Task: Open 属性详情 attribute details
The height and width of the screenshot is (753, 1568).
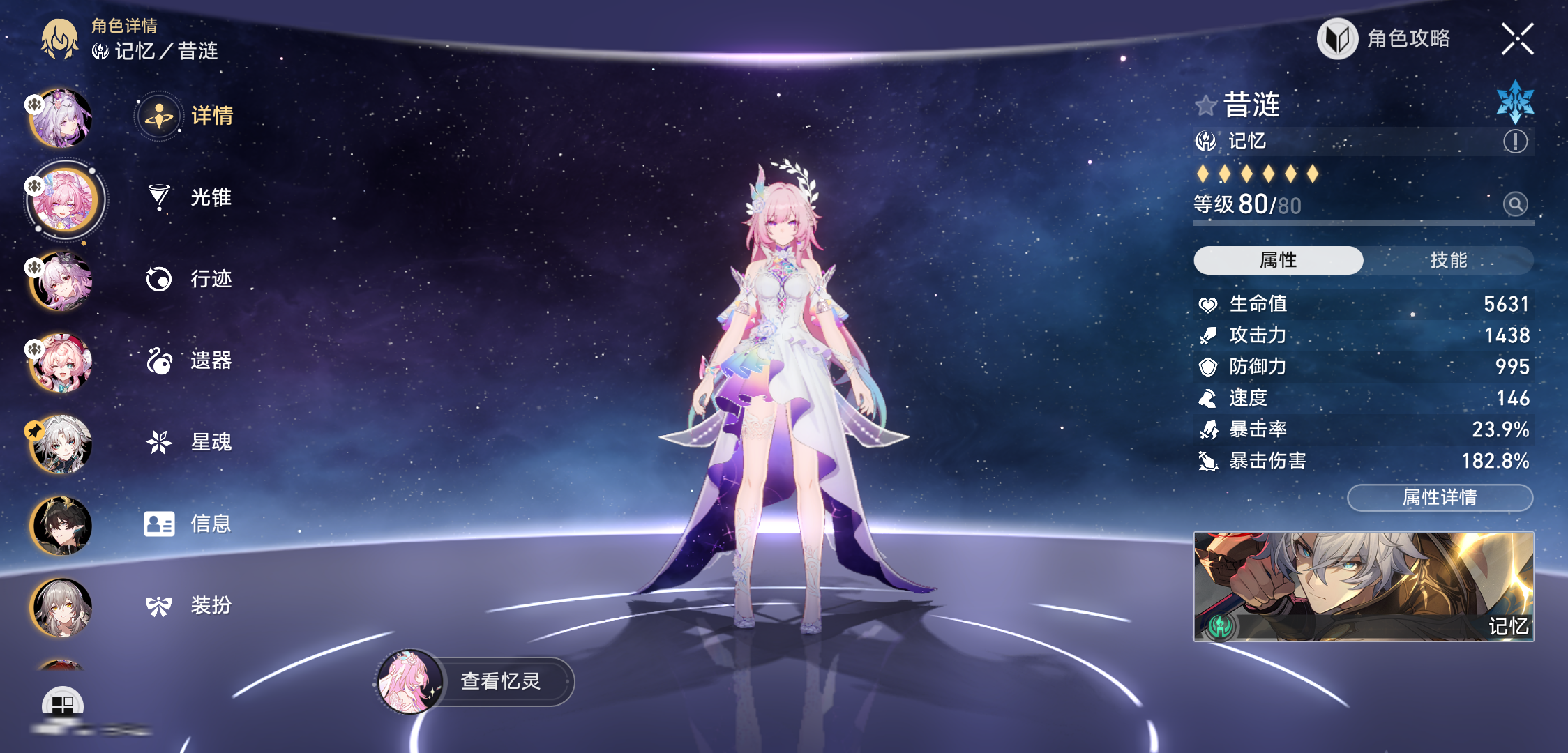Action: 1440,497
